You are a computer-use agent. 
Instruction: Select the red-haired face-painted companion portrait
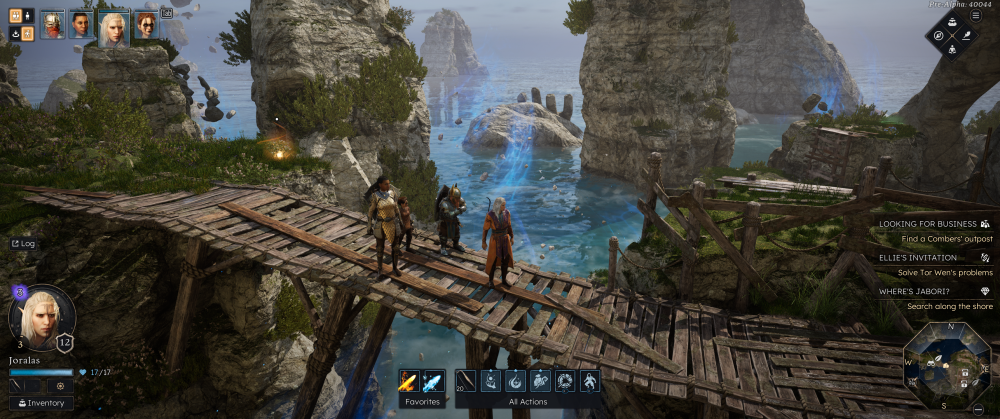coord(146,24)
